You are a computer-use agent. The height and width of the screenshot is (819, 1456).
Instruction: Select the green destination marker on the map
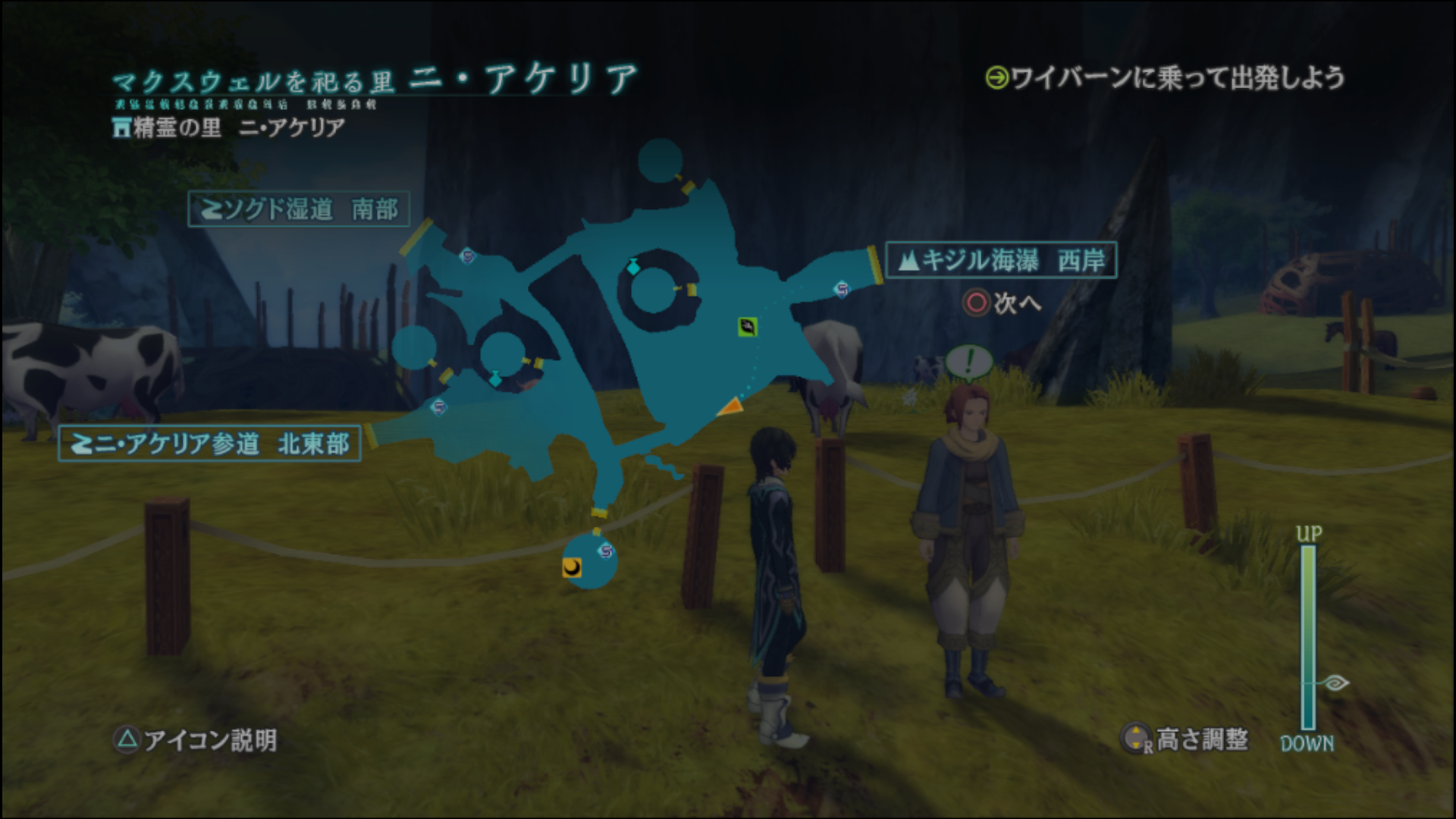pyautogui.click(x=747, y=327)
